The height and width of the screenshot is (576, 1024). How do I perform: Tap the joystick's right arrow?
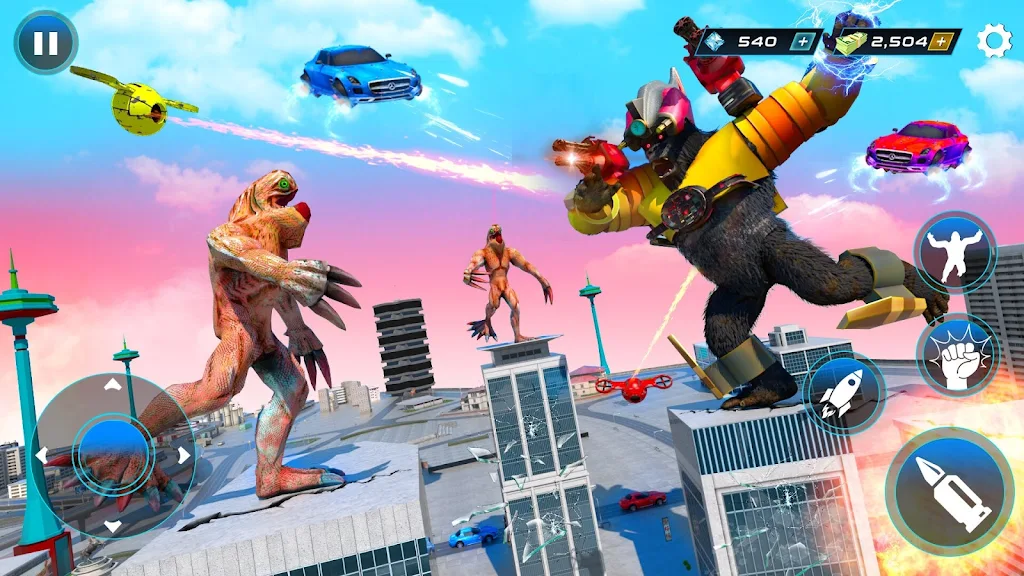tap(183, 455)
